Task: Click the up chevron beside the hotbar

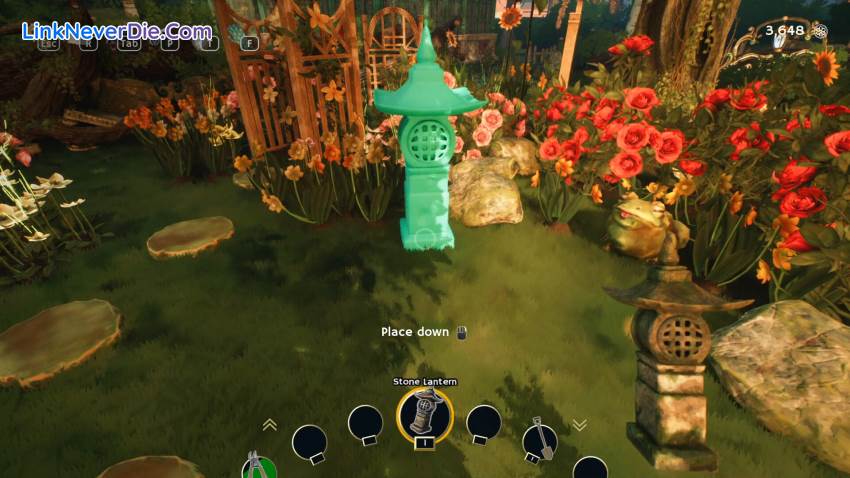Action: [x=269, y=424]
